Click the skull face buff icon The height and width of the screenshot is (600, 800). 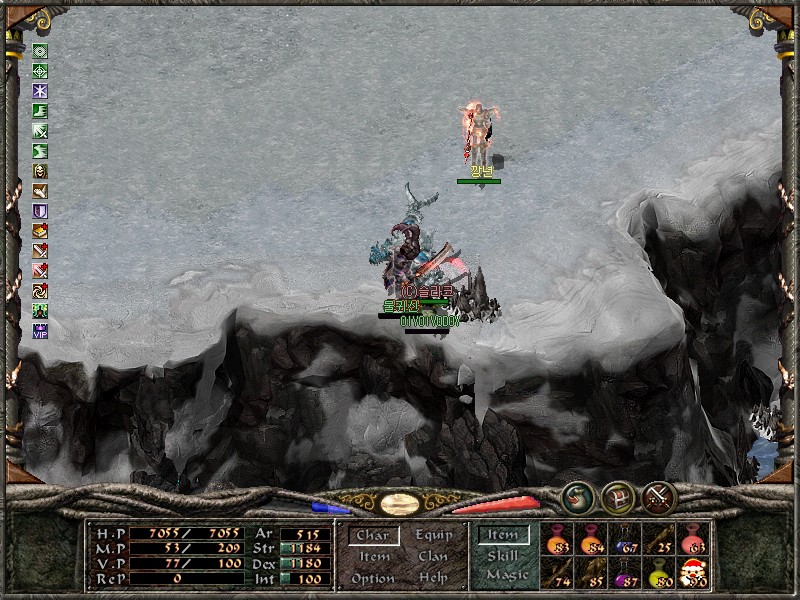40,171
